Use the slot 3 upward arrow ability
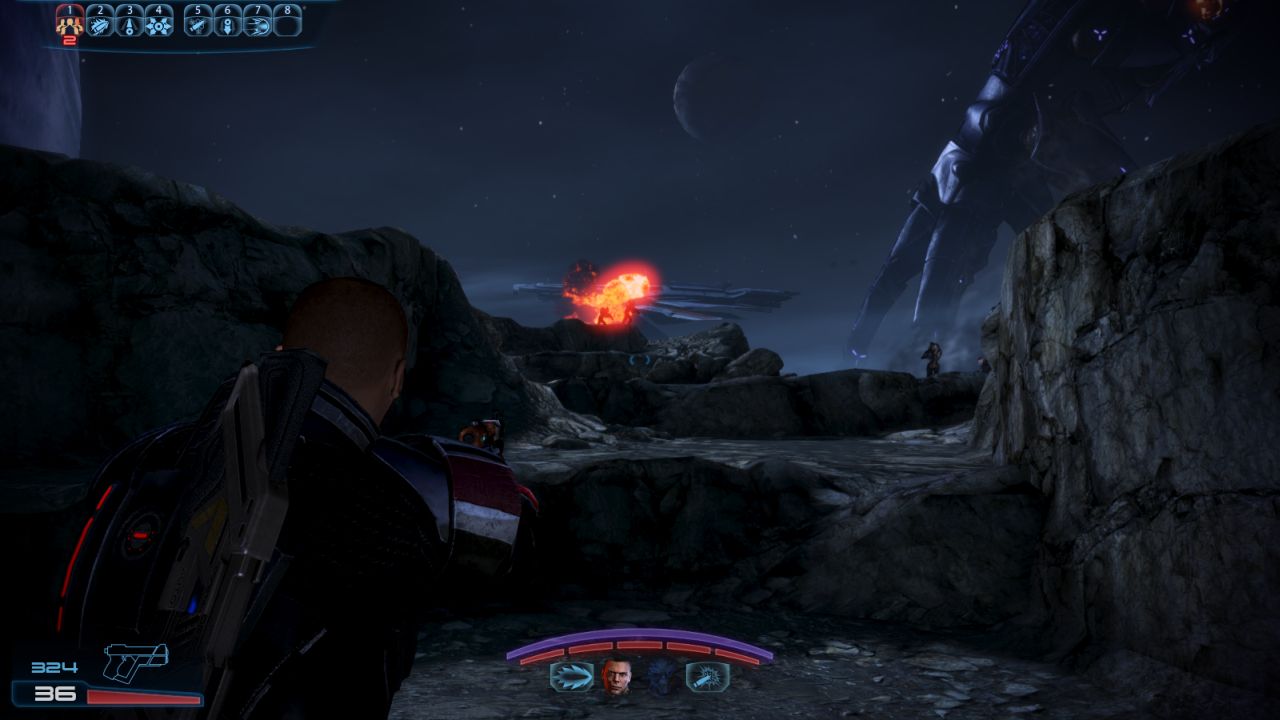This screenshot has width=1280, height=720. click(x=129, y=23)
